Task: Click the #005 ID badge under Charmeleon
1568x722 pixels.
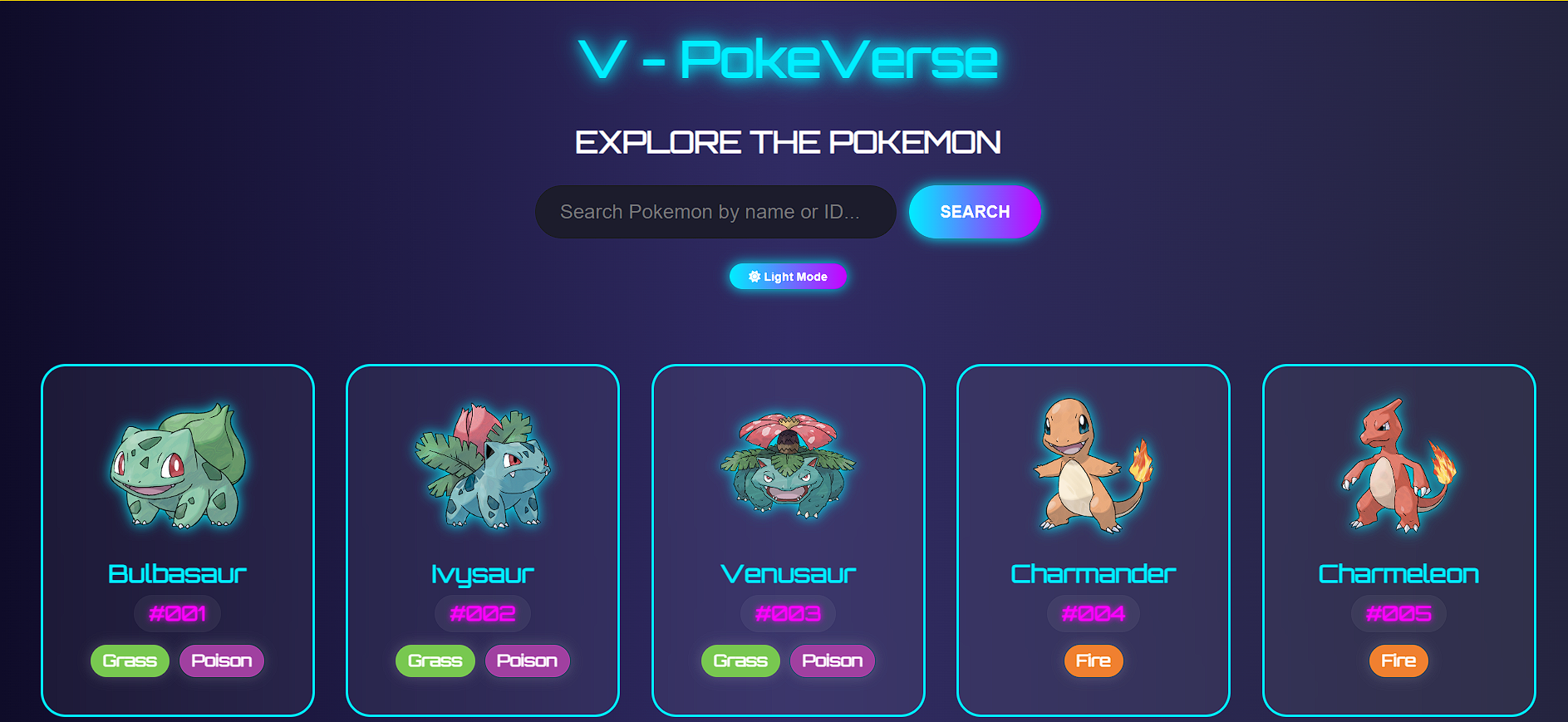Action: [1398, 613]
